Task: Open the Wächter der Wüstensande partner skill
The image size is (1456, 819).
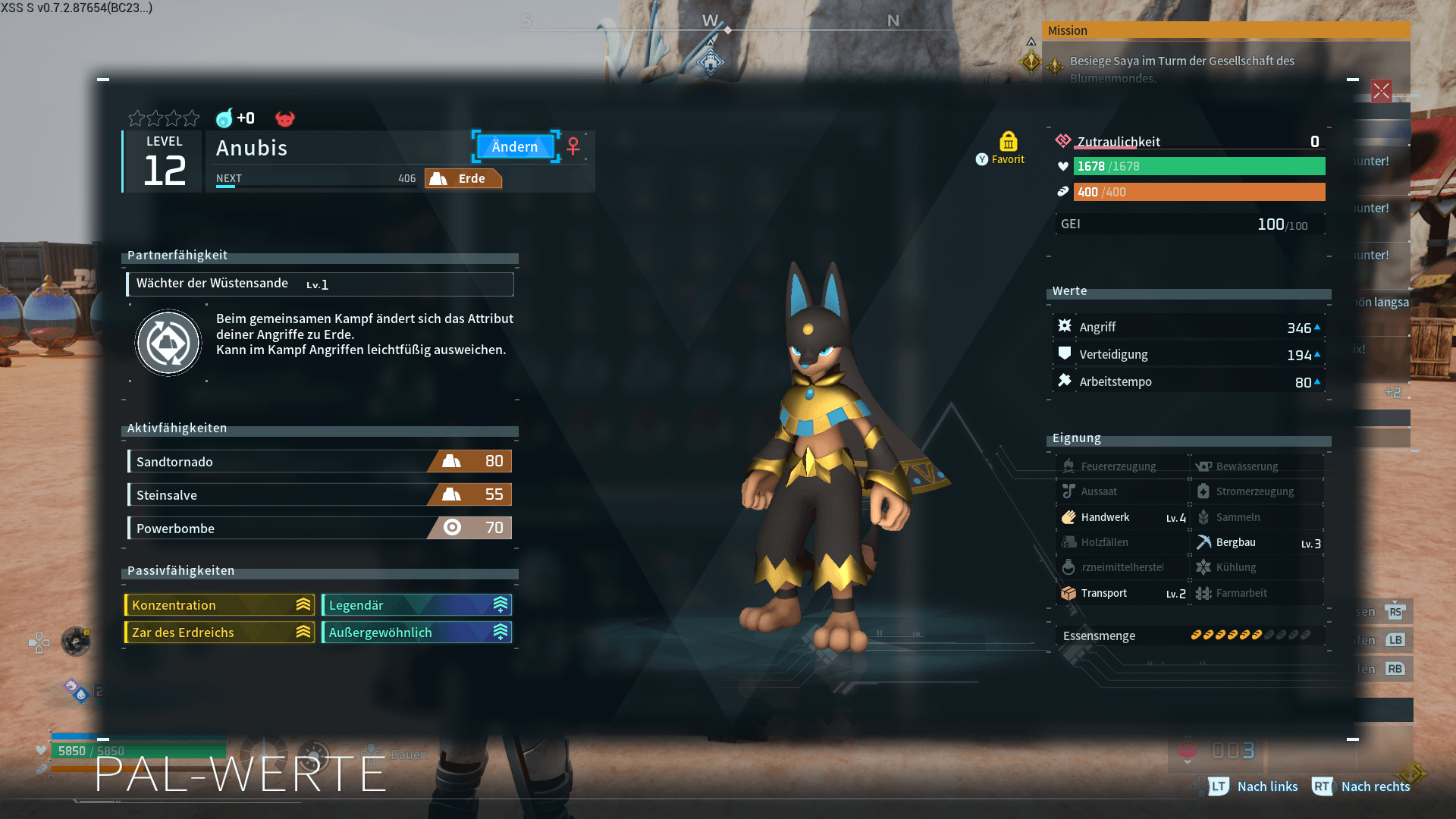Action: click(319, 284)
